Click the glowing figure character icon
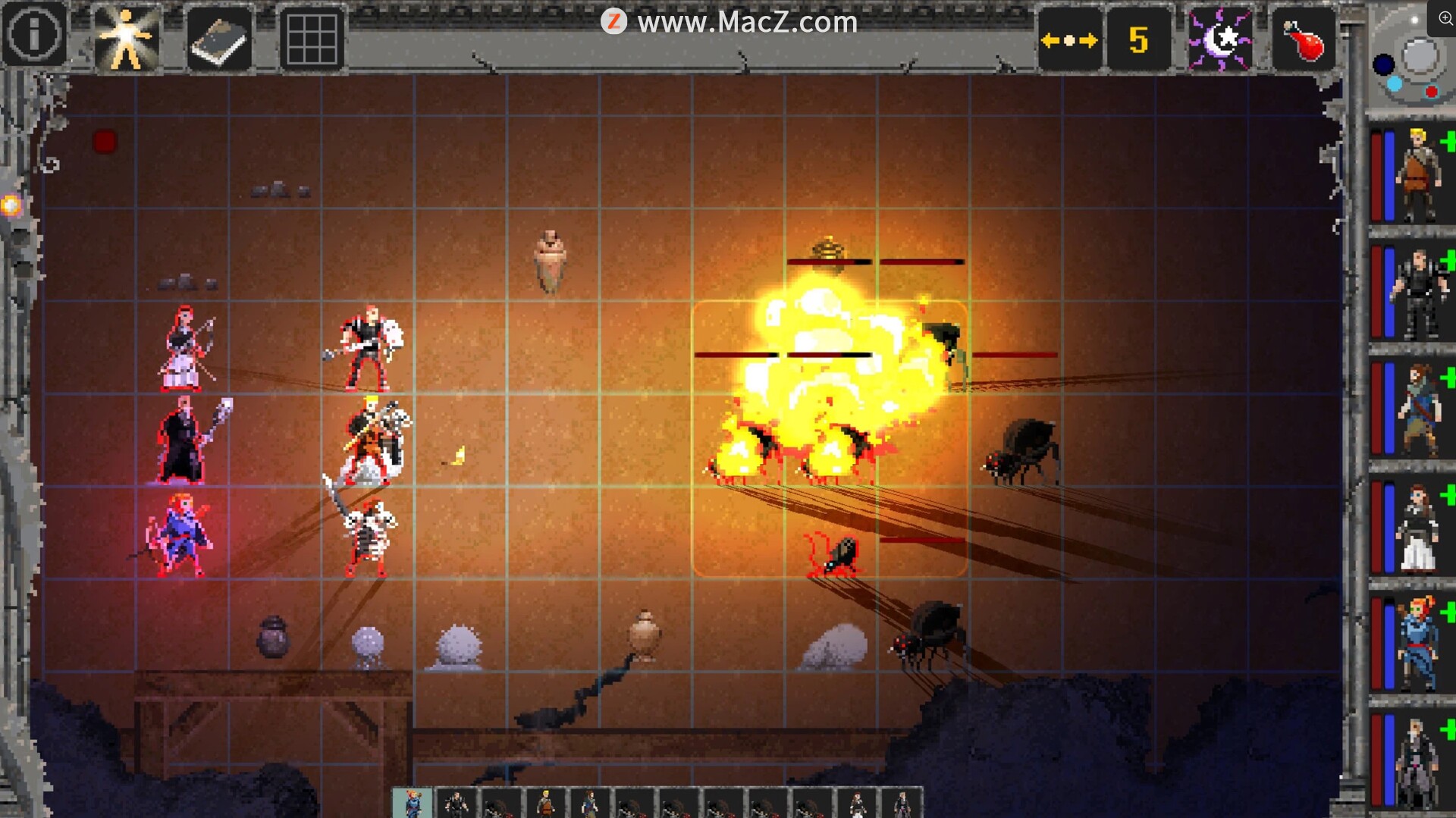 tap(126, 39)
